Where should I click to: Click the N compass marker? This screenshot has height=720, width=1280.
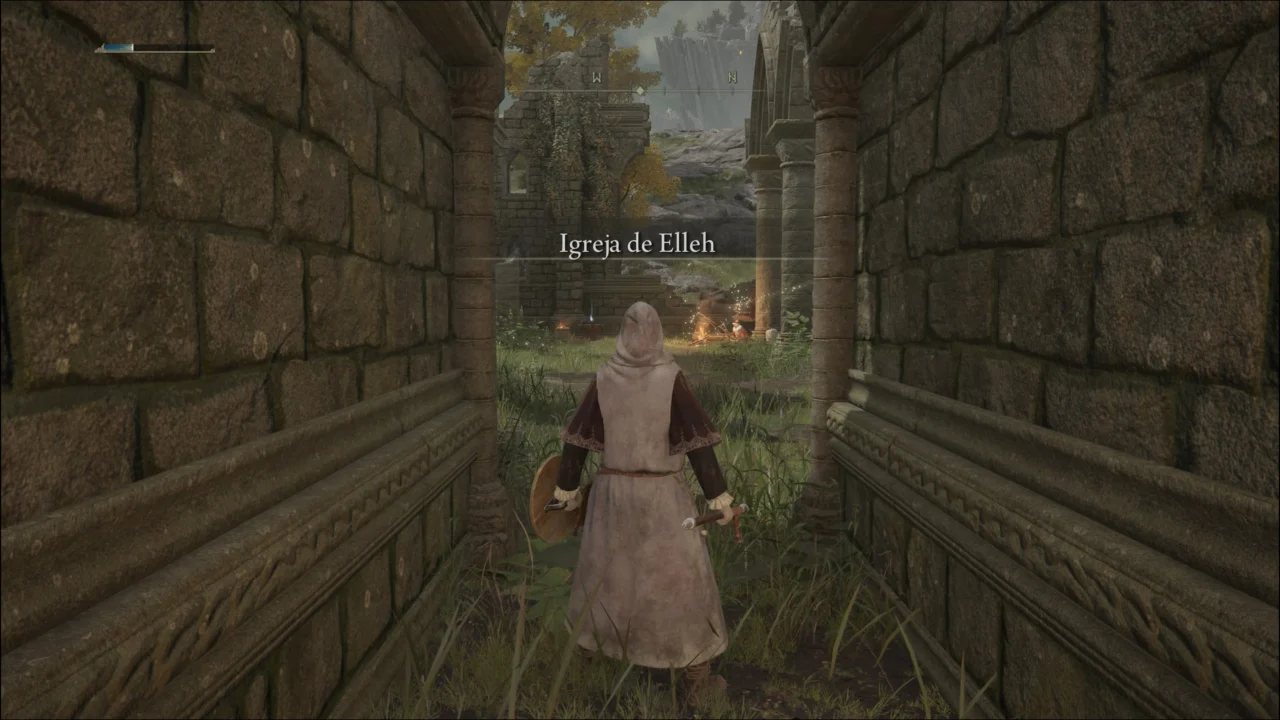click(734, 77)
